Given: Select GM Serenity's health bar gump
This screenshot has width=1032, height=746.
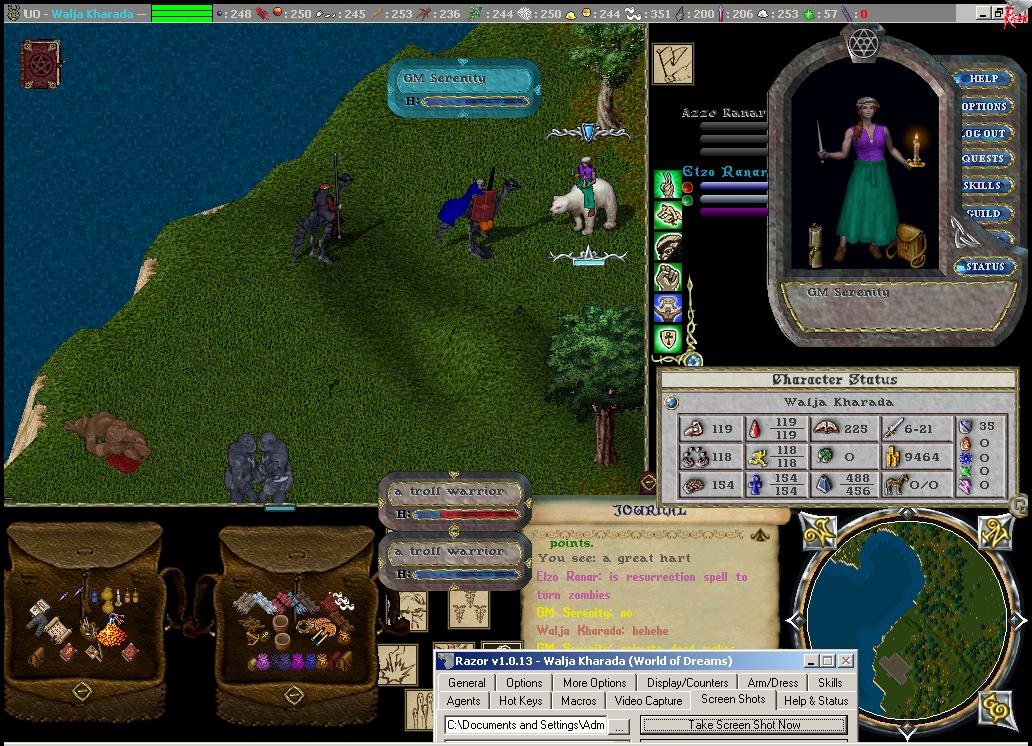Looking at the screenshot, I should click(466, 88).
